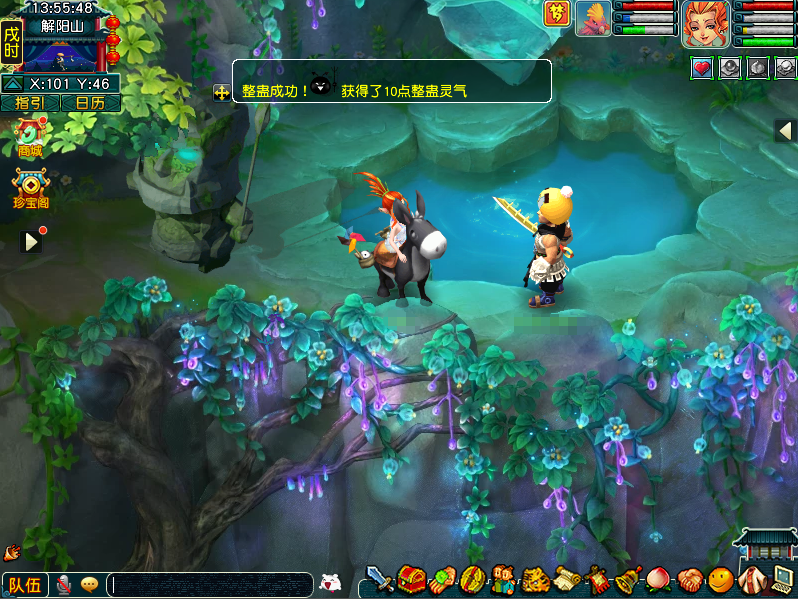
Task: Click the chat input box
Action: 210,585
